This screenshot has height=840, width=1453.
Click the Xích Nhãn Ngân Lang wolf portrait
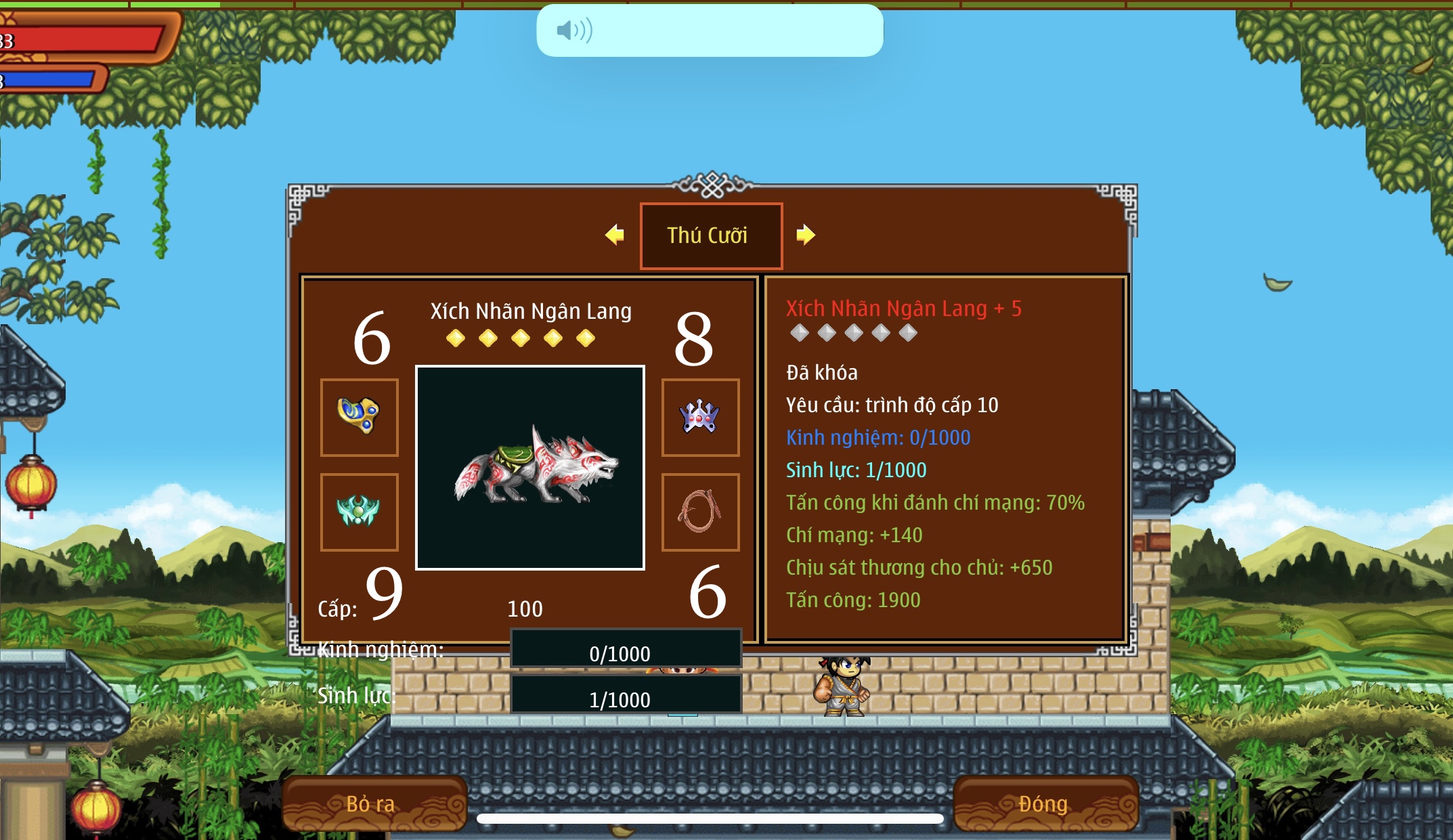point(530,468)
